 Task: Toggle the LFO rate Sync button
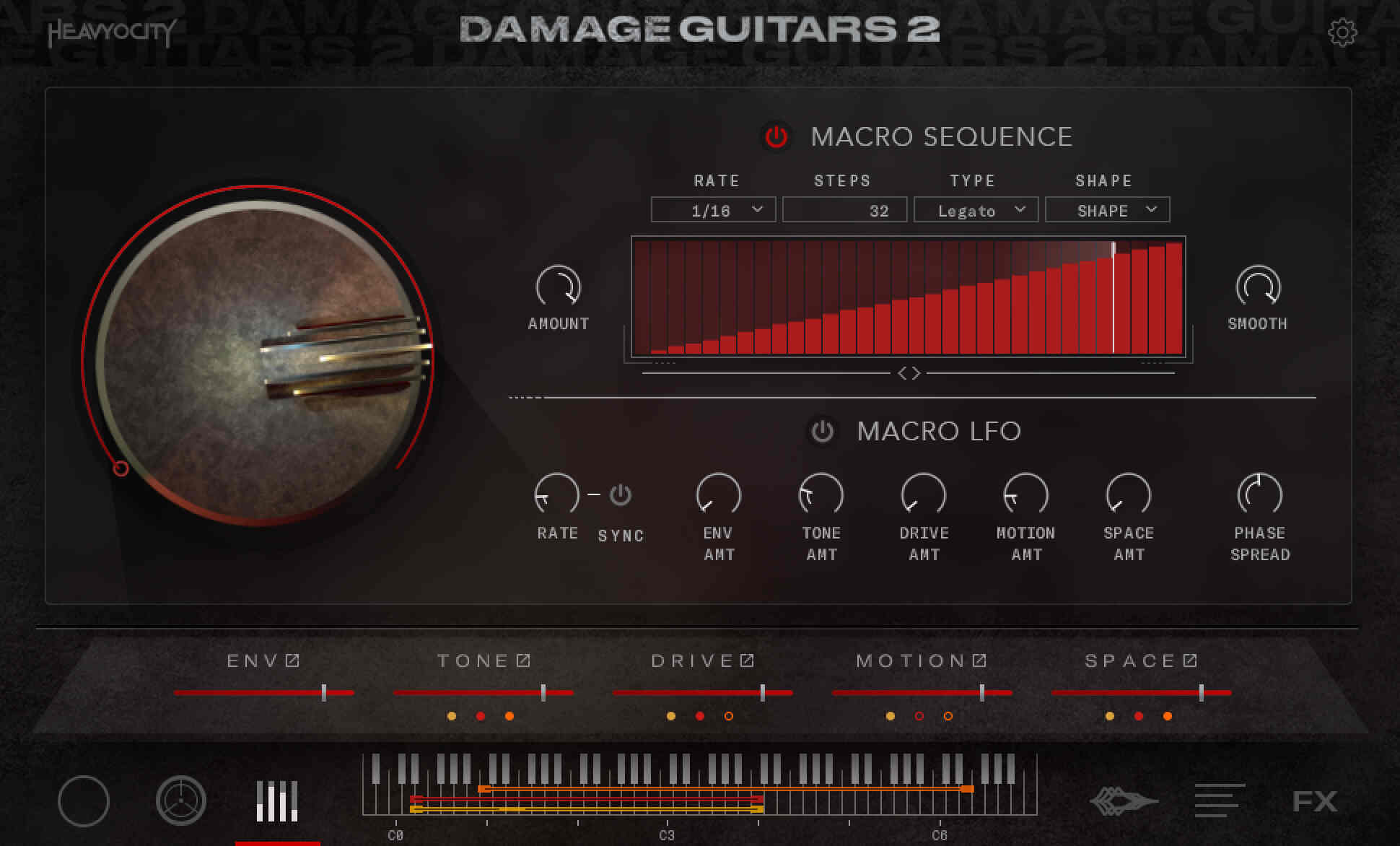pyautogui.click(x=619, y=494)
